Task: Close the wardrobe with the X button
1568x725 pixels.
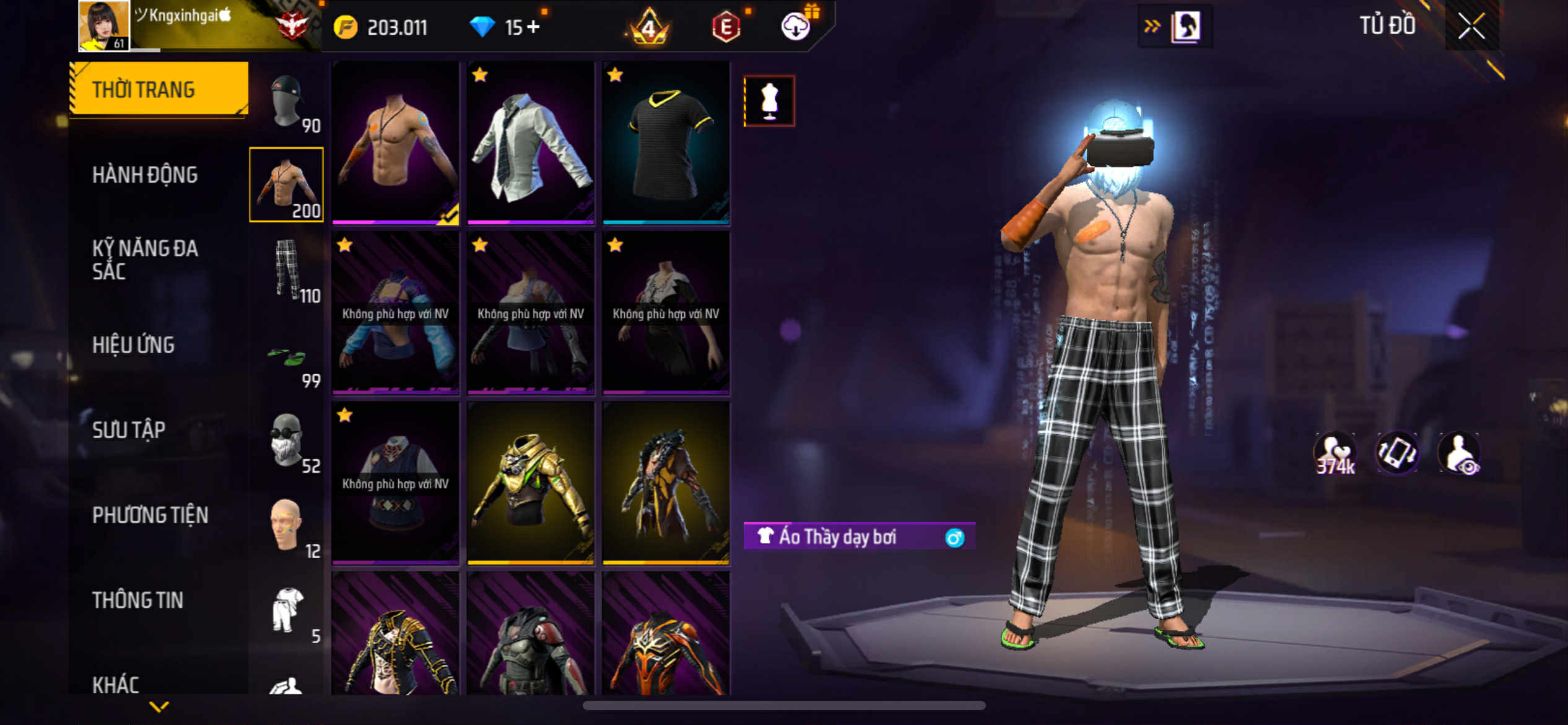Action: [x=1471, y=26]
